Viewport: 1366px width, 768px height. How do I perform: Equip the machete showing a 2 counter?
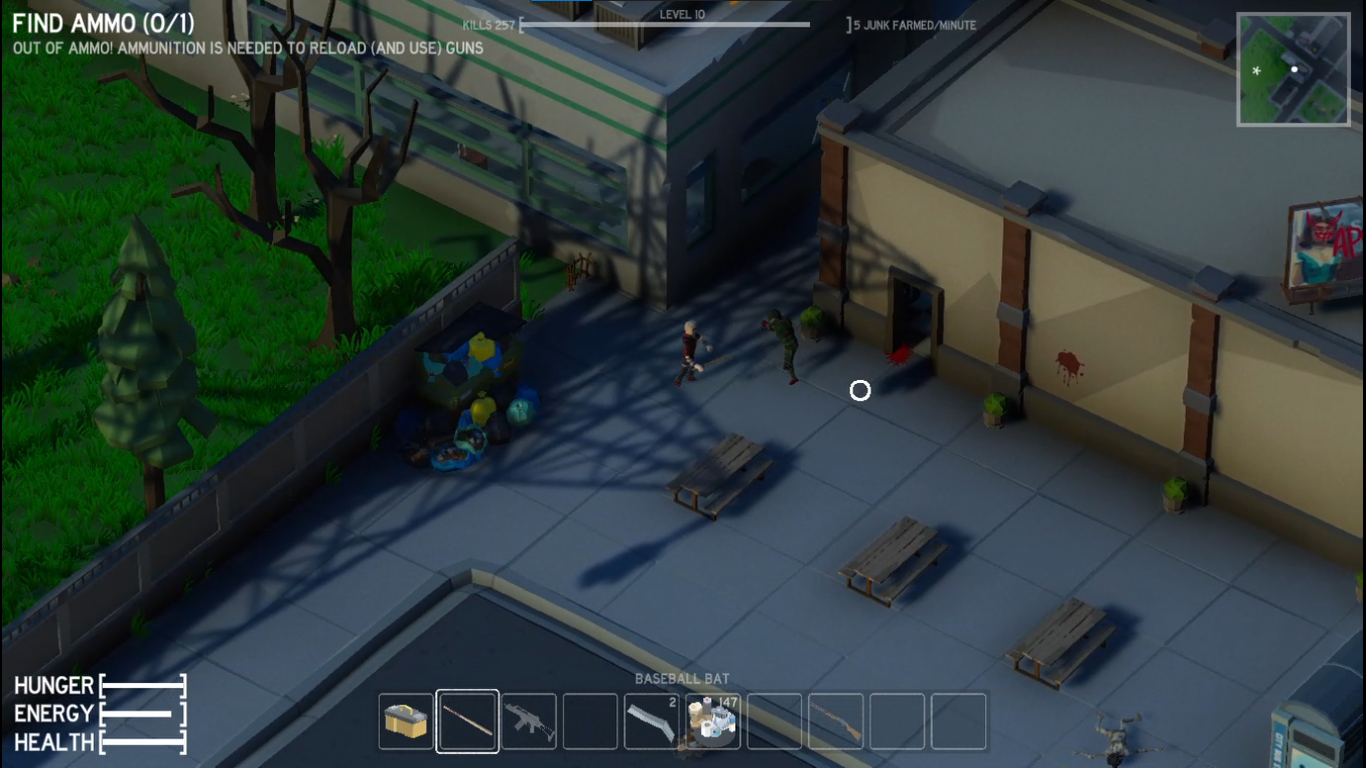[651, 720]
